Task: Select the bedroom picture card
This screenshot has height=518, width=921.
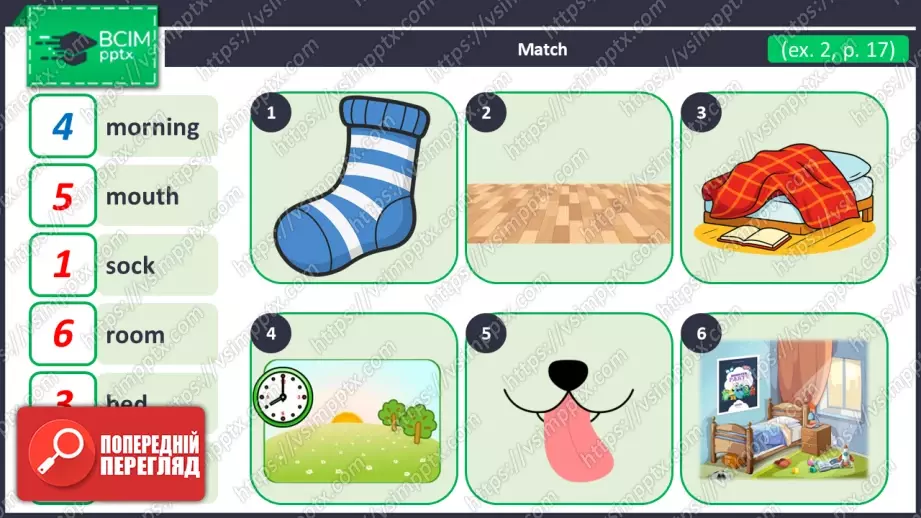Action: tap(784, 408)
